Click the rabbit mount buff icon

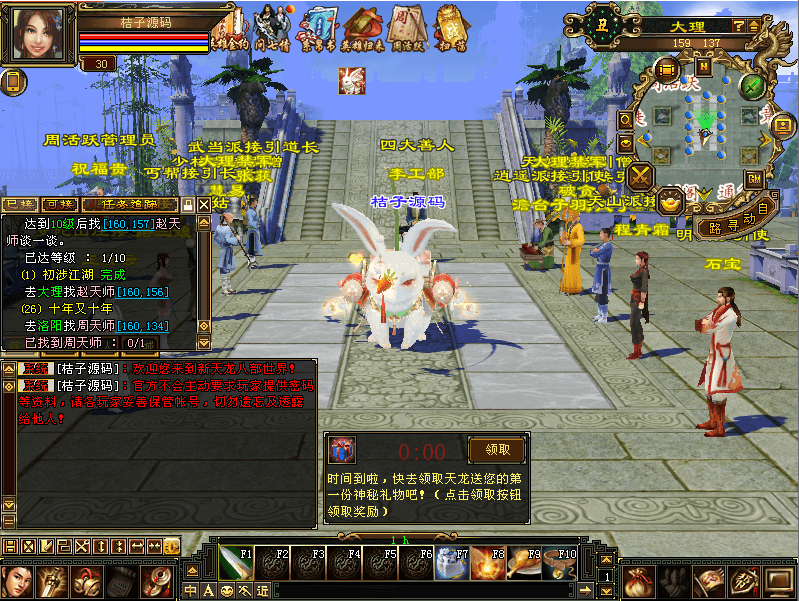coord(350,81)
